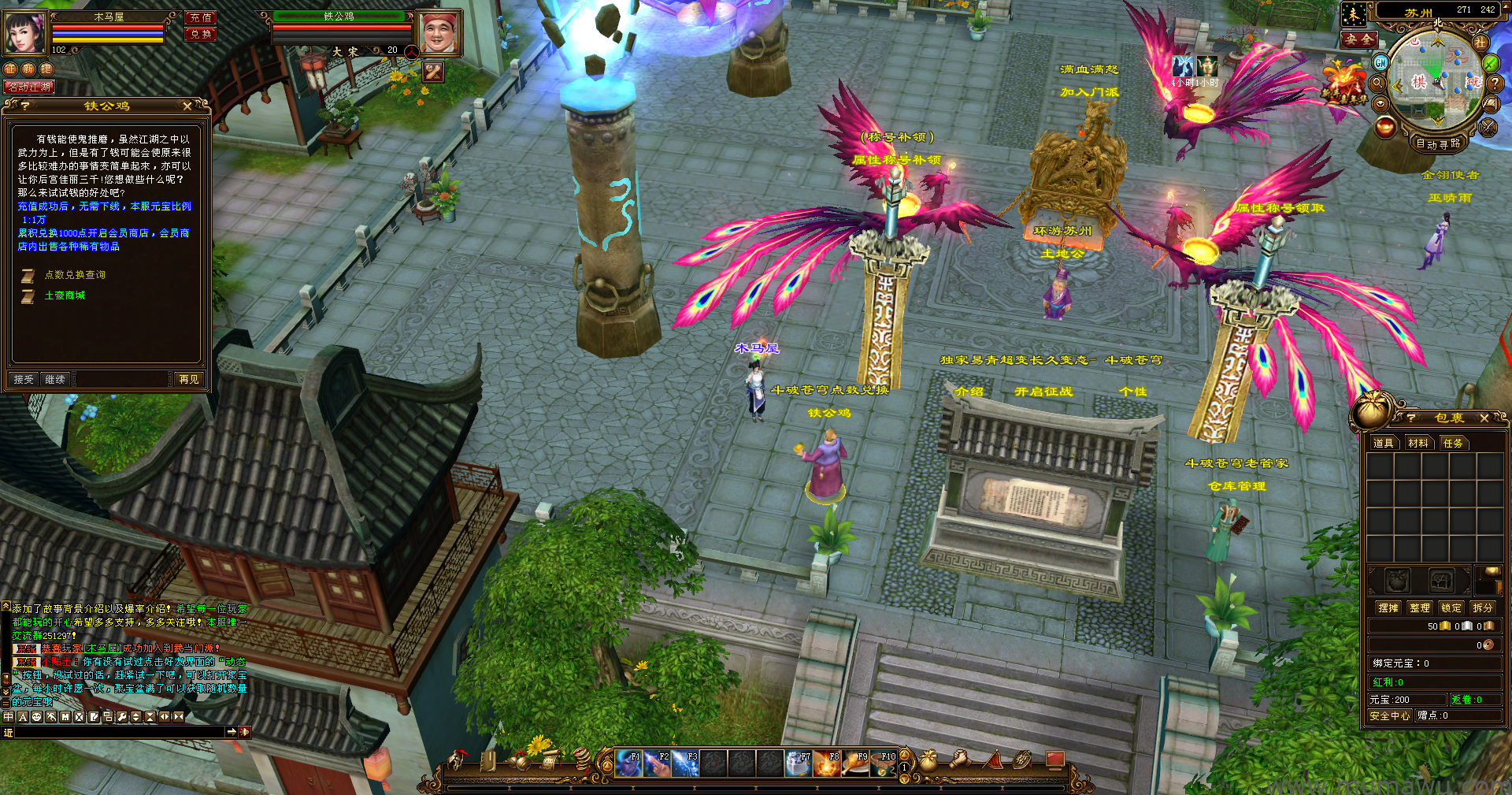Open the 道具 bag tab
The width and height of the screenshot is (1512, 795).
point(1384,443)
